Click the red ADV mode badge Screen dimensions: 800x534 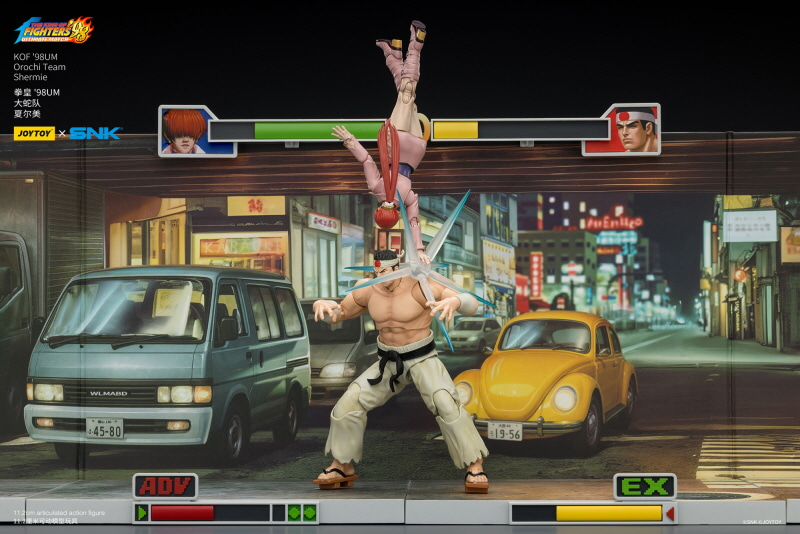165,487
